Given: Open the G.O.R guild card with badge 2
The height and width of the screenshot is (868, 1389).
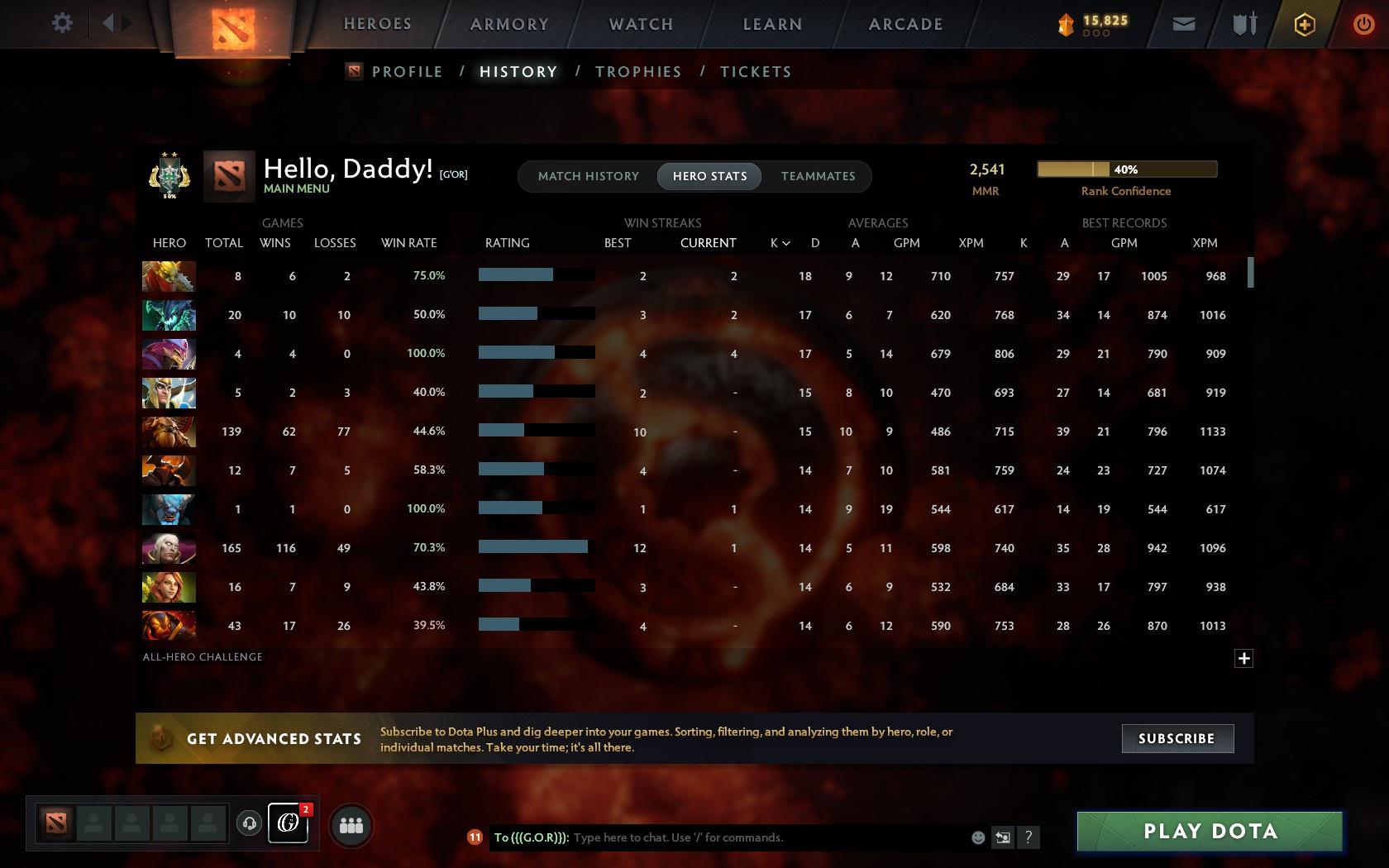Looking at the screenshot, I should [x=289, y=823].
